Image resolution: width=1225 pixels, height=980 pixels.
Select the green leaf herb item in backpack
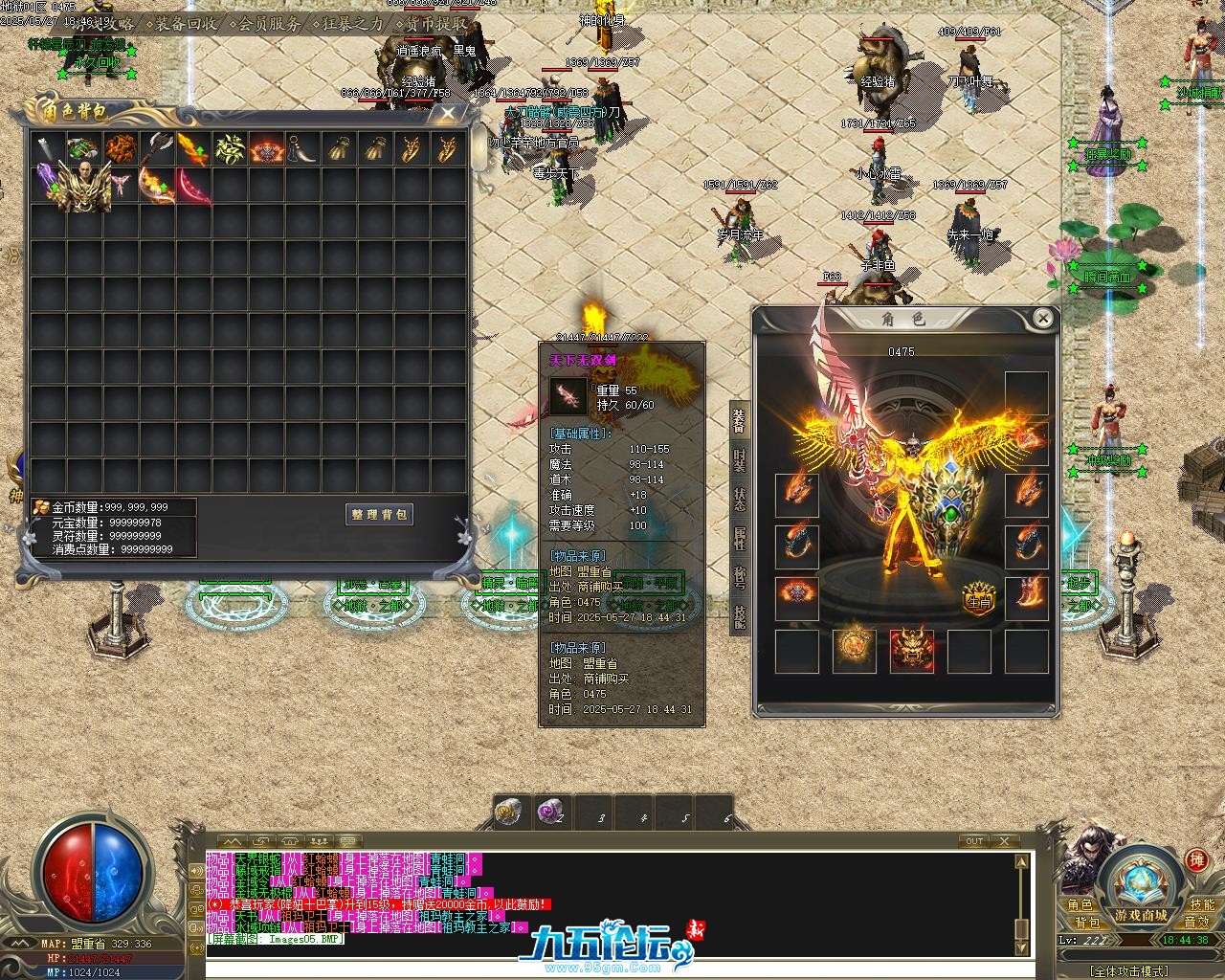tap(230, 149)
